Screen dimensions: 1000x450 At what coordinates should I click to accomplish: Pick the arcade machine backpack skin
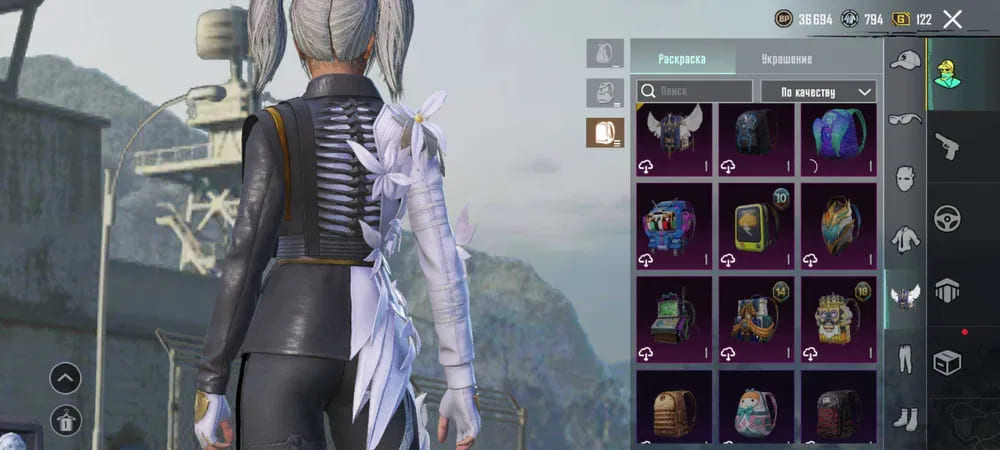(x=674, y=315)
